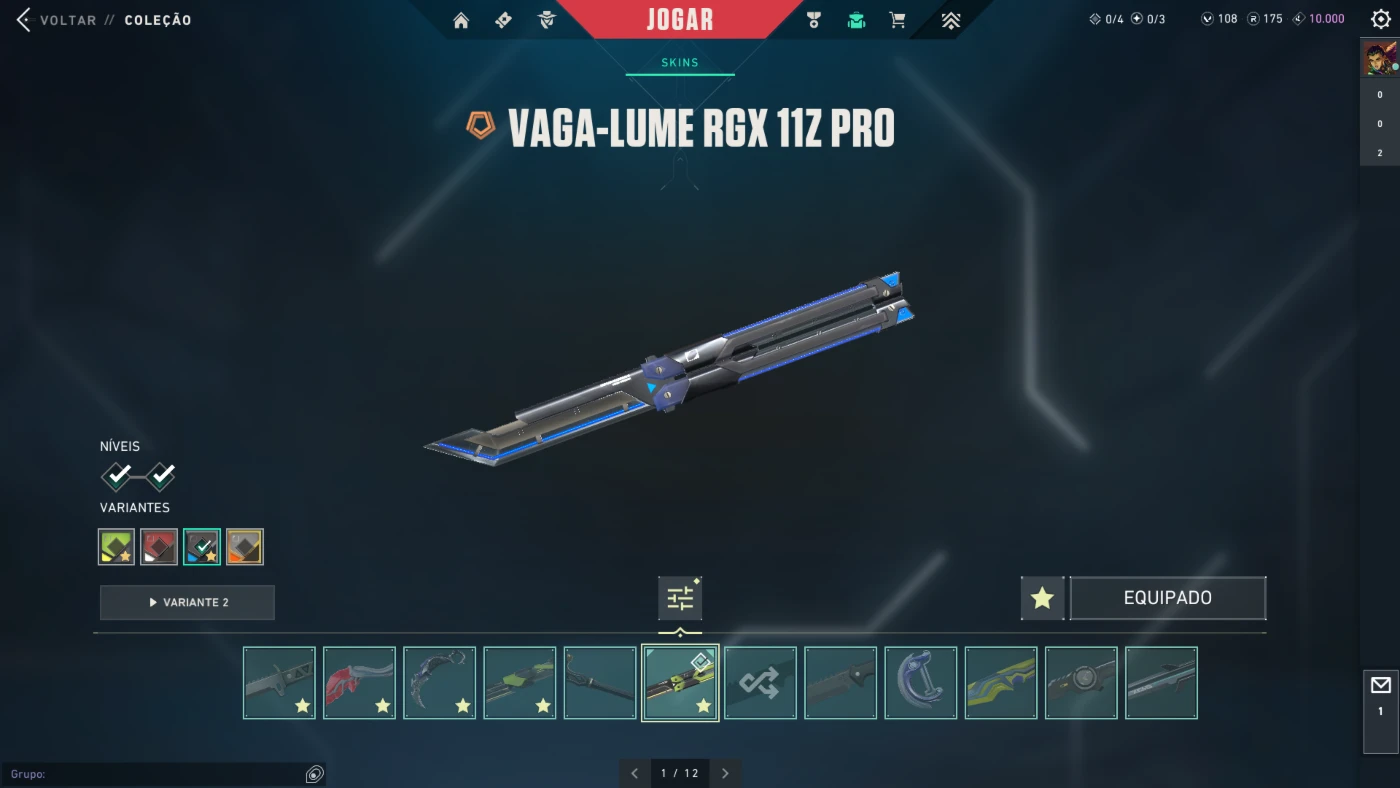Open settings with the gear icon
Viewport: 1400px width, 788px height.
click(1381, 20)
